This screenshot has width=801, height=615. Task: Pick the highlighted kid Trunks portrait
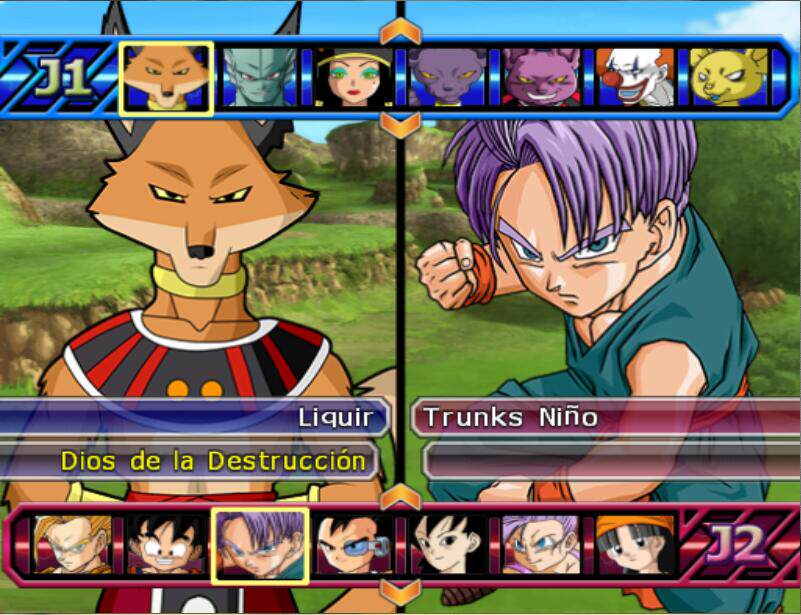point(260,545)
